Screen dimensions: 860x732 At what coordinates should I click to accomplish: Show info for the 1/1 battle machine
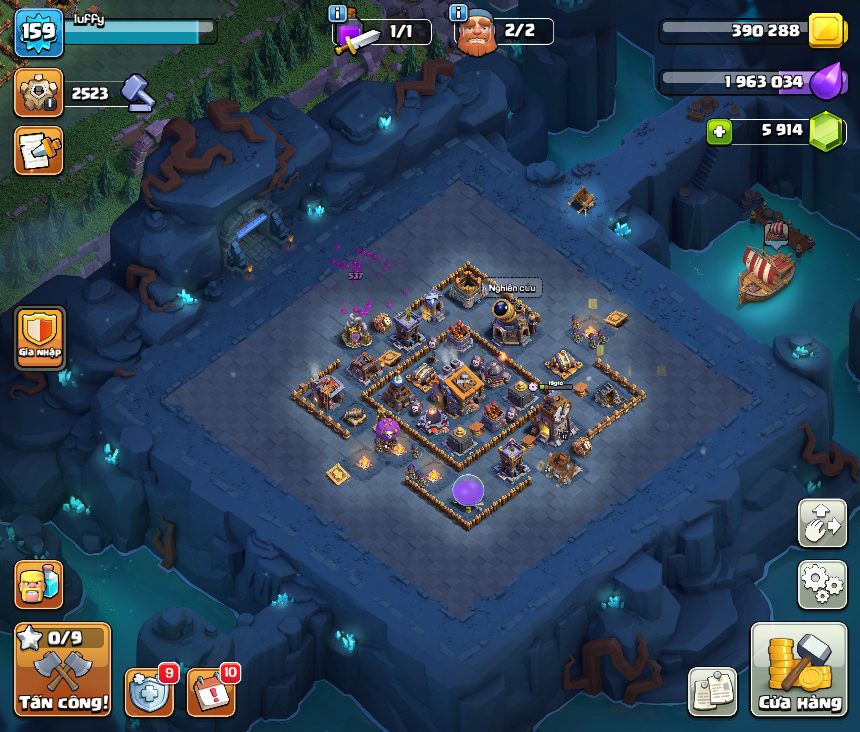[x=339, y=14]
